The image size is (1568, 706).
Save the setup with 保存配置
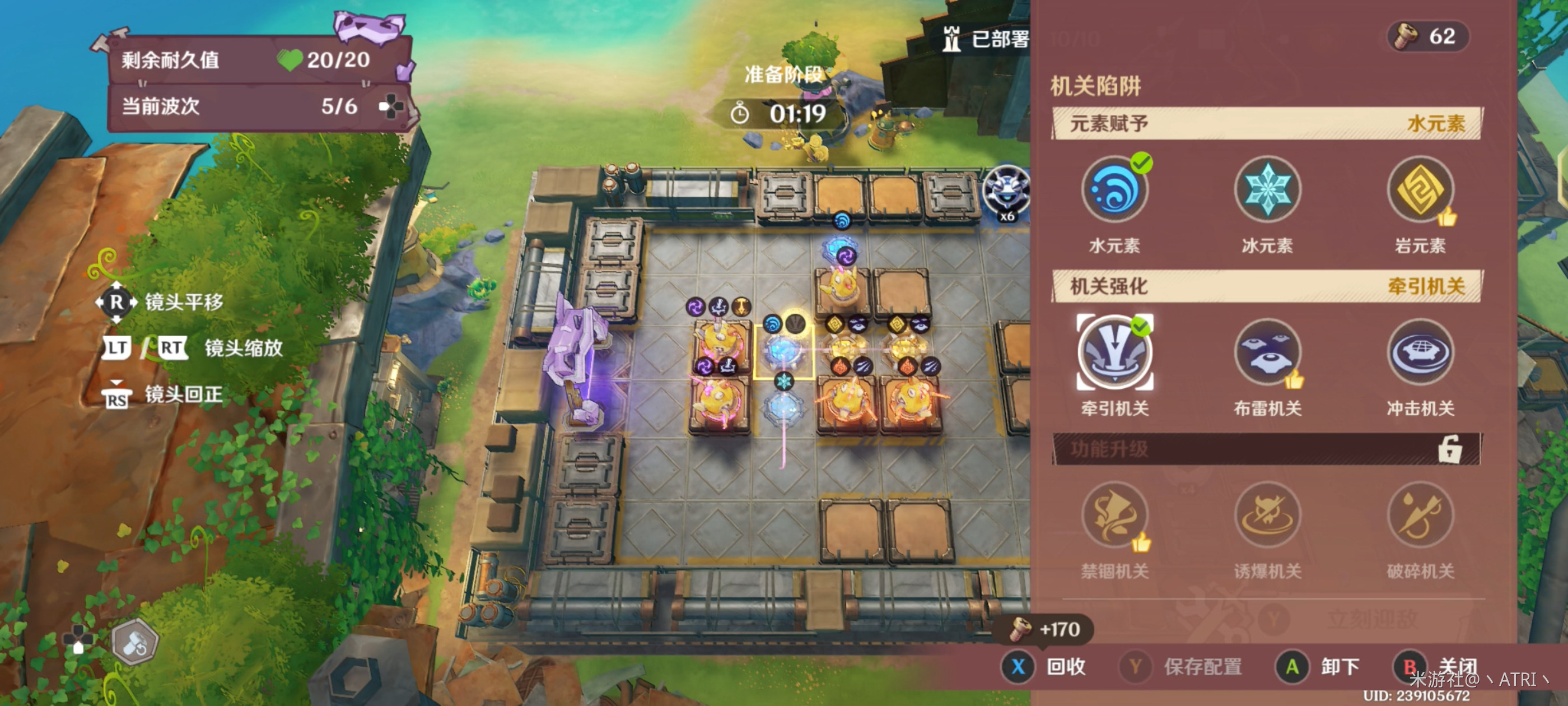[x=1181, y=666]
